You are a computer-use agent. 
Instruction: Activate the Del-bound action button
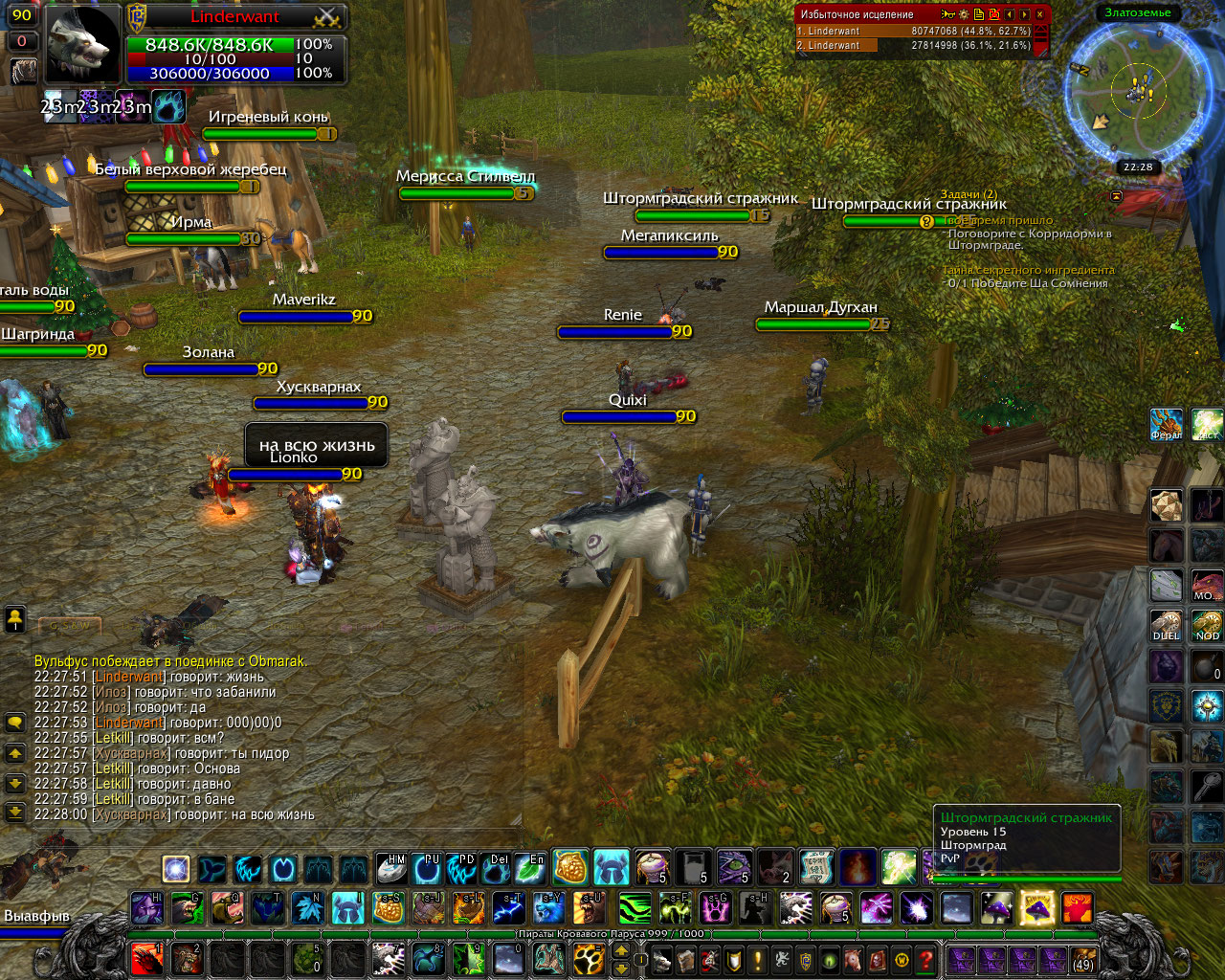tap(497, 868)
